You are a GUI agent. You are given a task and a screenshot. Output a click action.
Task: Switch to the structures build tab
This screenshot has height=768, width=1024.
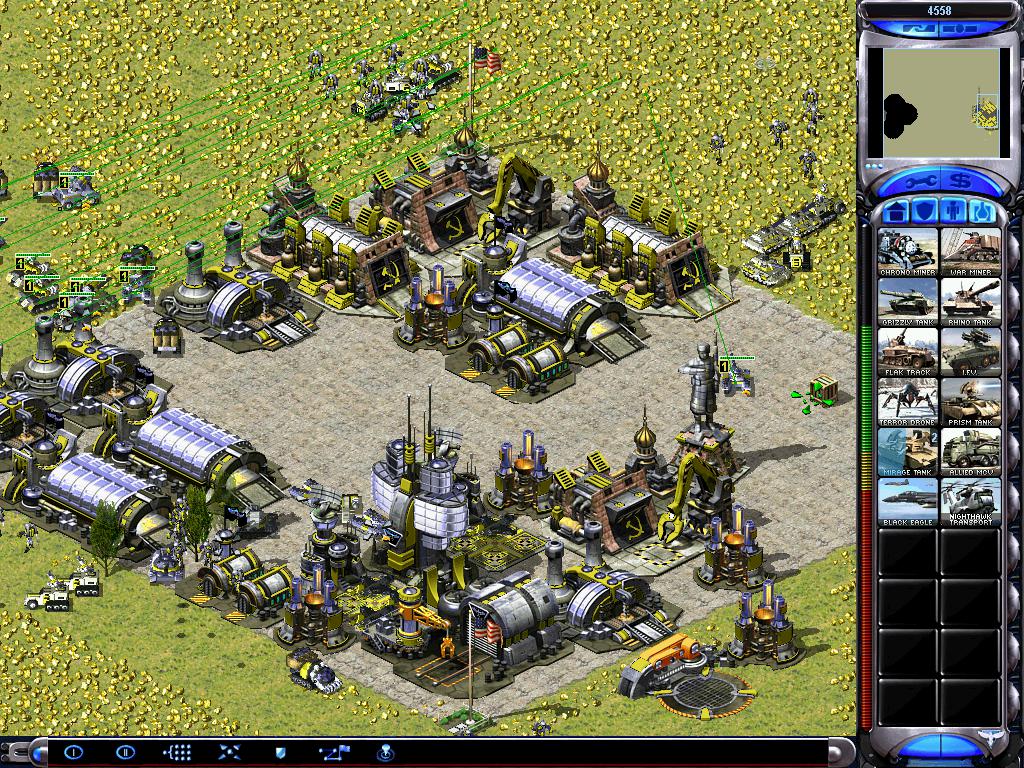897,212
